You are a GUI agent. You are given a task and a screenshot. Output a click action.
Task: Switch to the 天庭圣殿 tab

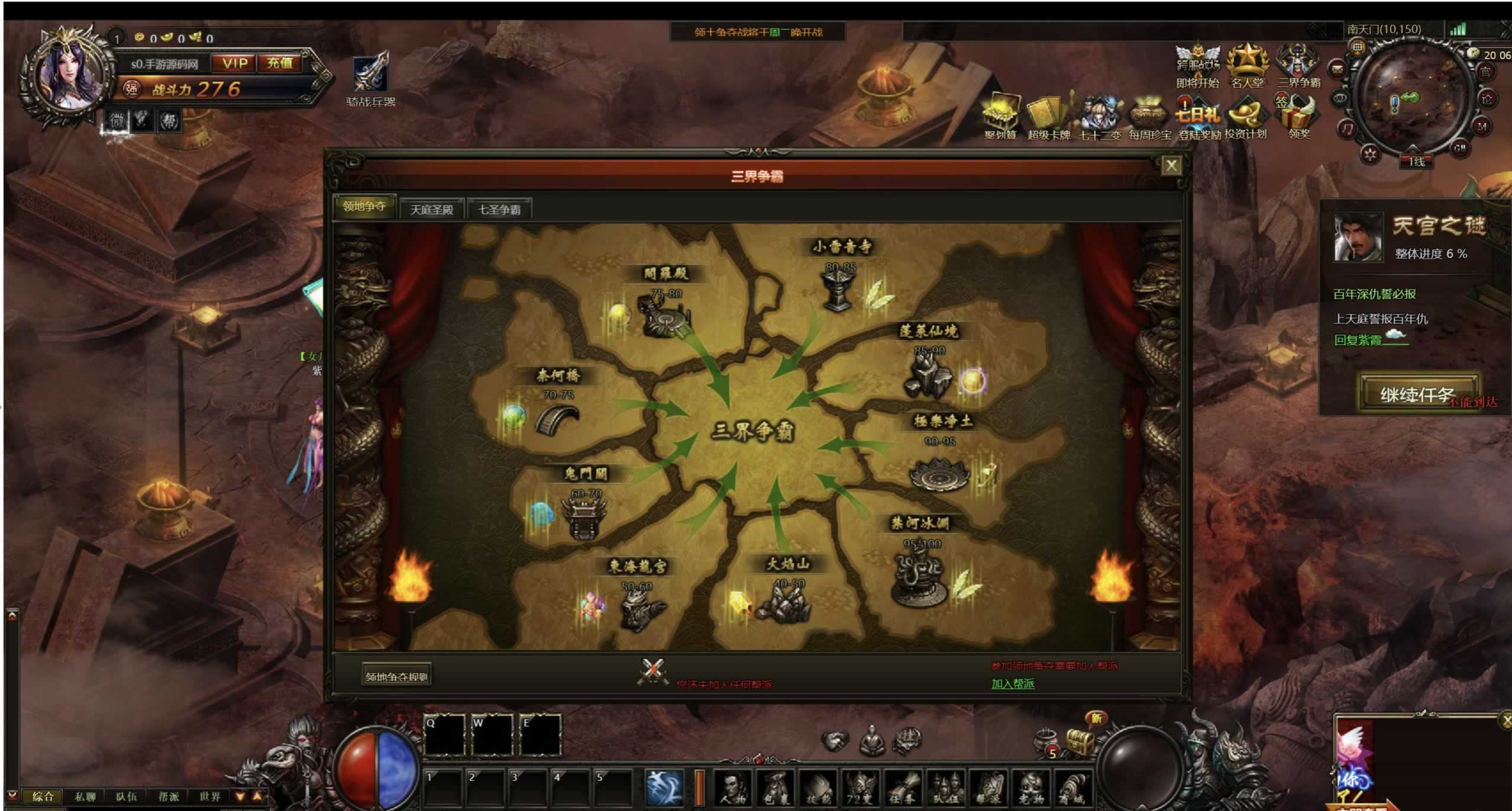[x=431, y=209]
